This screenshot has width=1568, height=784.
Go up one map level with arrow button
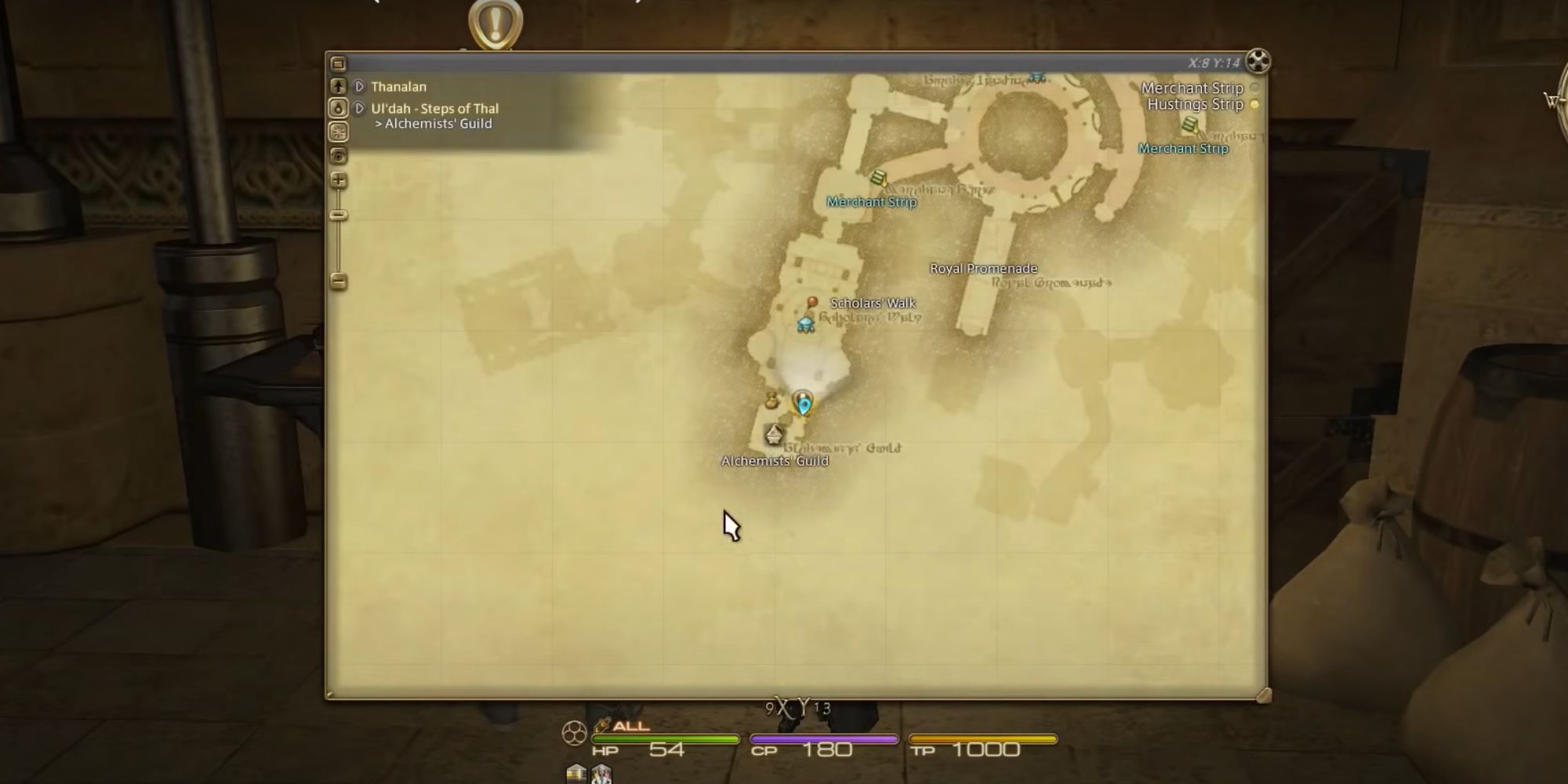338,86
